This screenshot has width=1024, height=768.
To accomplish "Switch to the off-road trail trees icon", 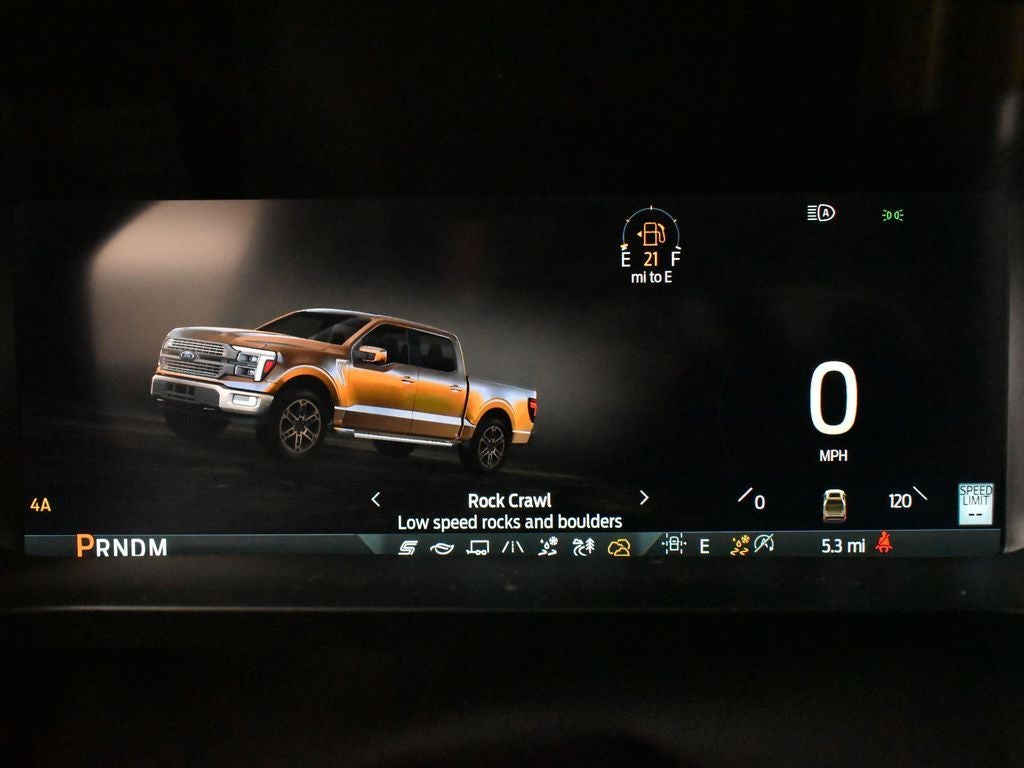I will [x=583, y=547].
